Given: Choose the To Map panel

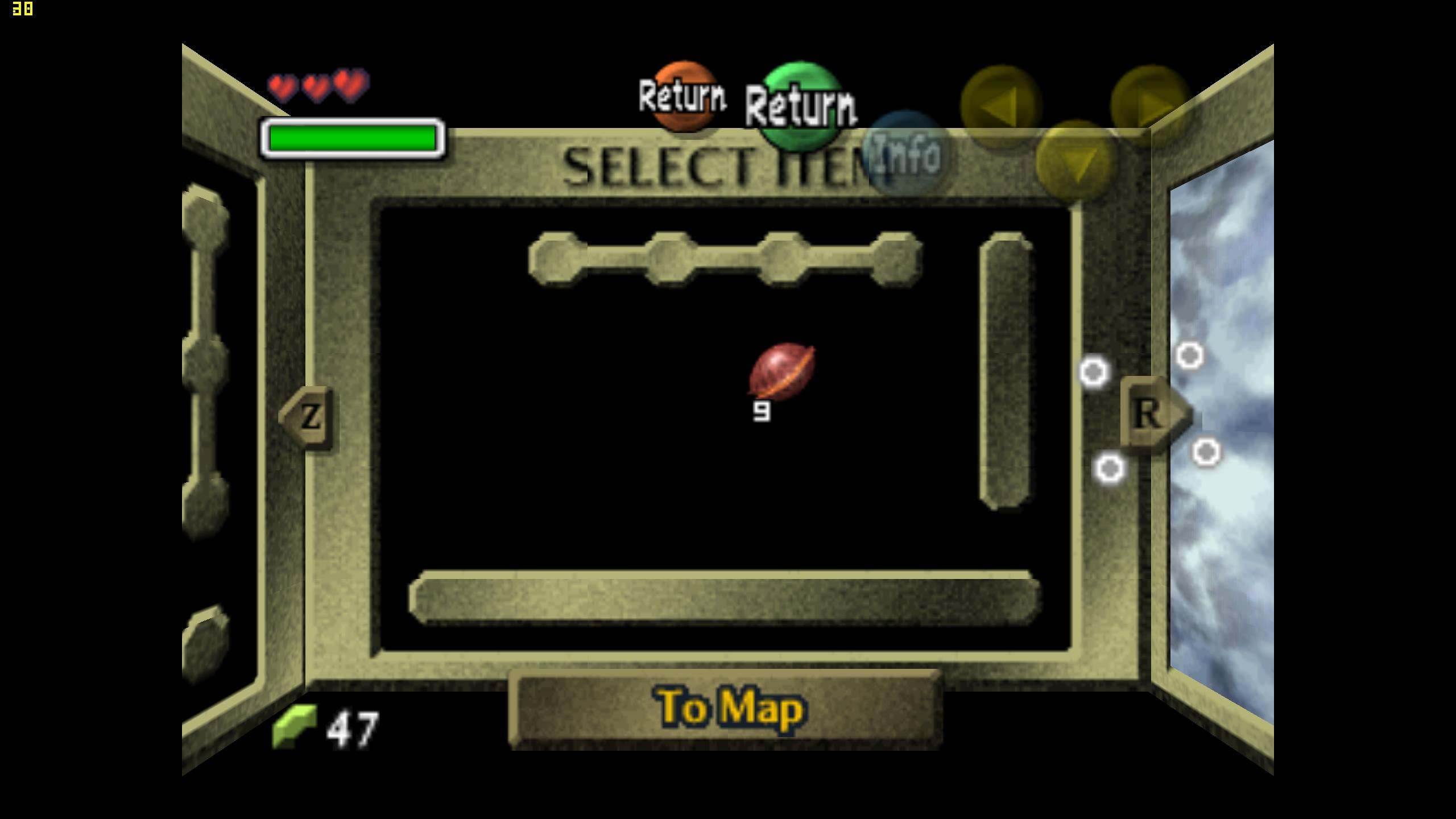Looking at the screenshot, I should pyautogui.click(x=726, y=709).
